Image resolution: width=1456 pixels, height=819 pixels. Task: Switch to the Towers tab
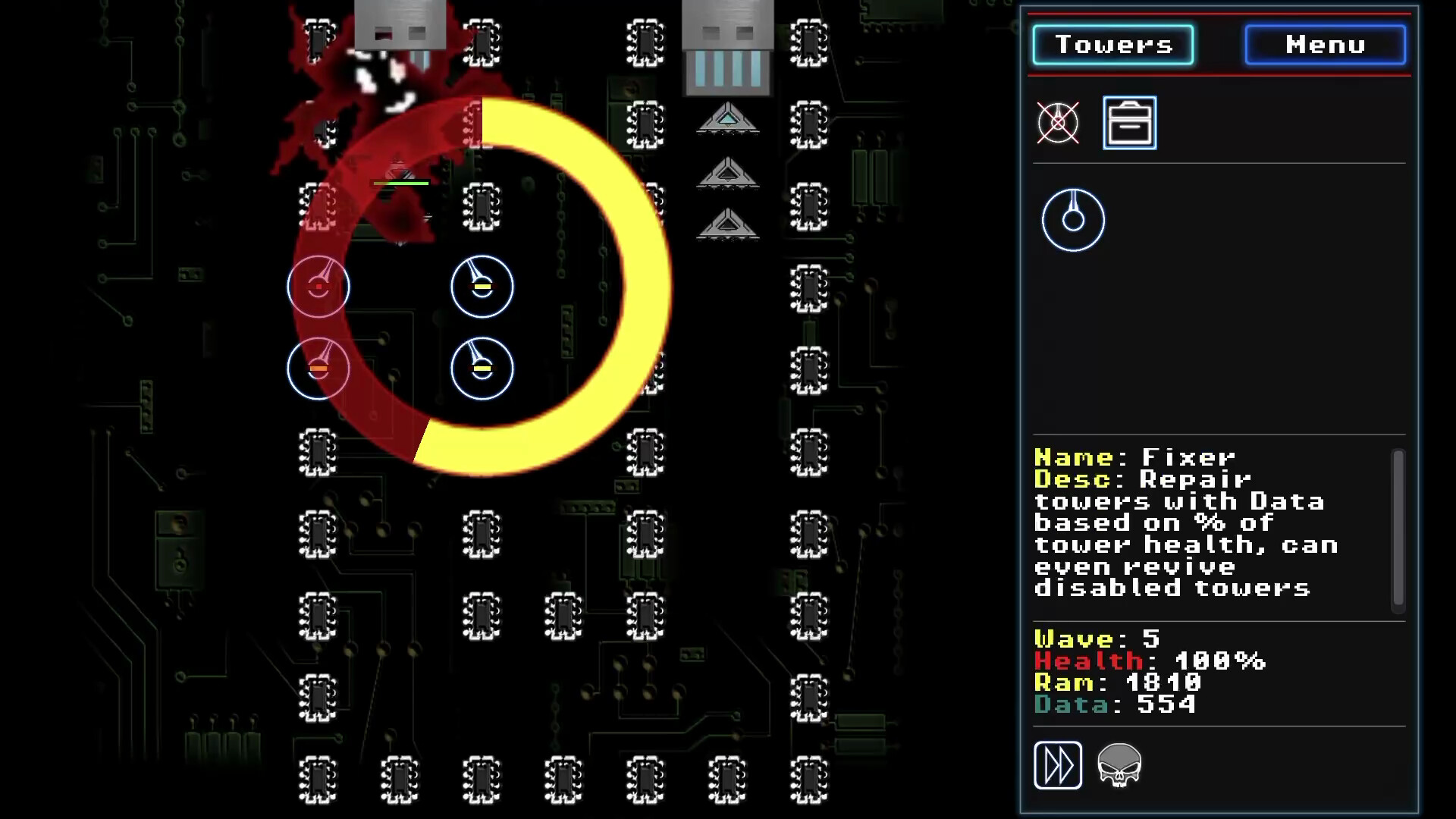tap(1113, 44)
